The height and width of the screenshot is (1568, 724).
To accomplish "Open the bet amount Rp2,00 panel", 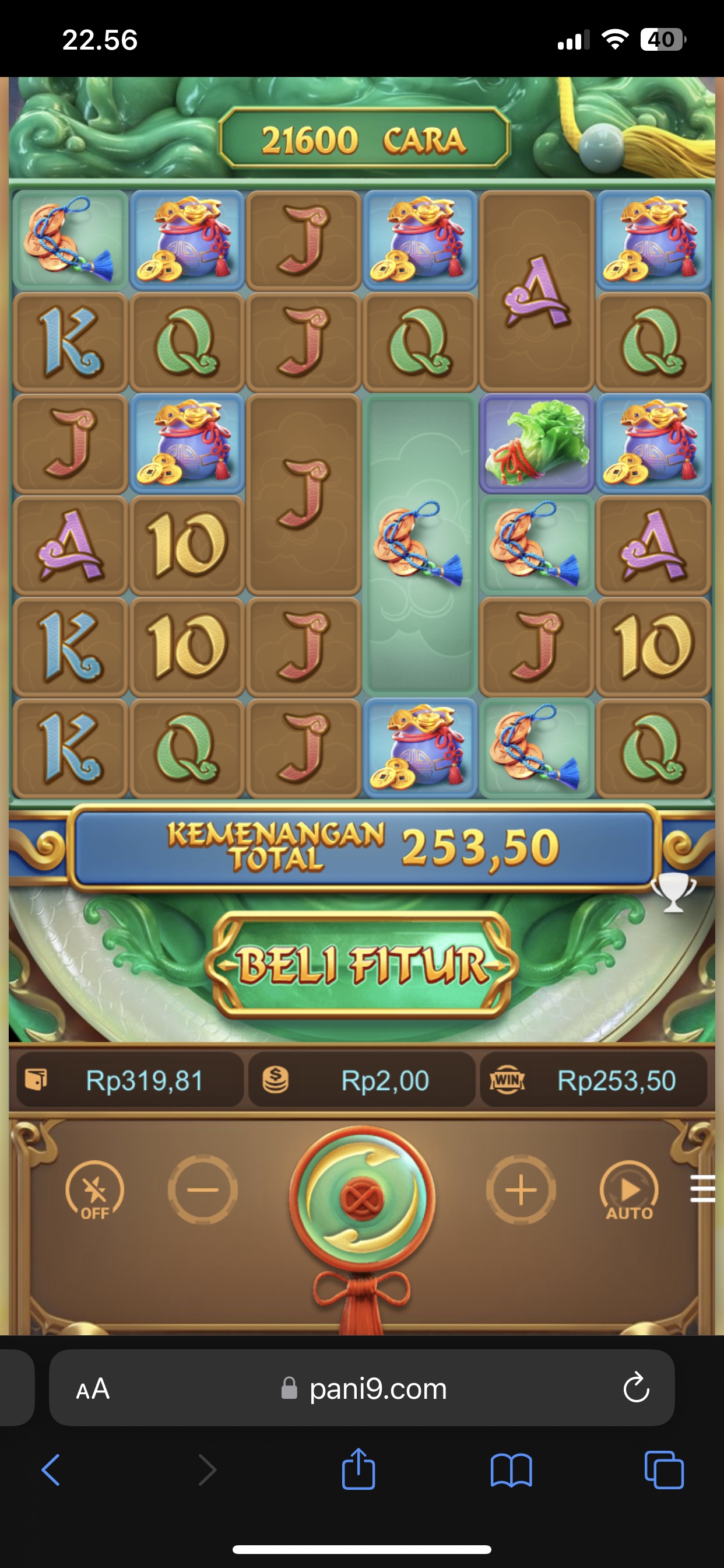I will [x=362, y=1080].
